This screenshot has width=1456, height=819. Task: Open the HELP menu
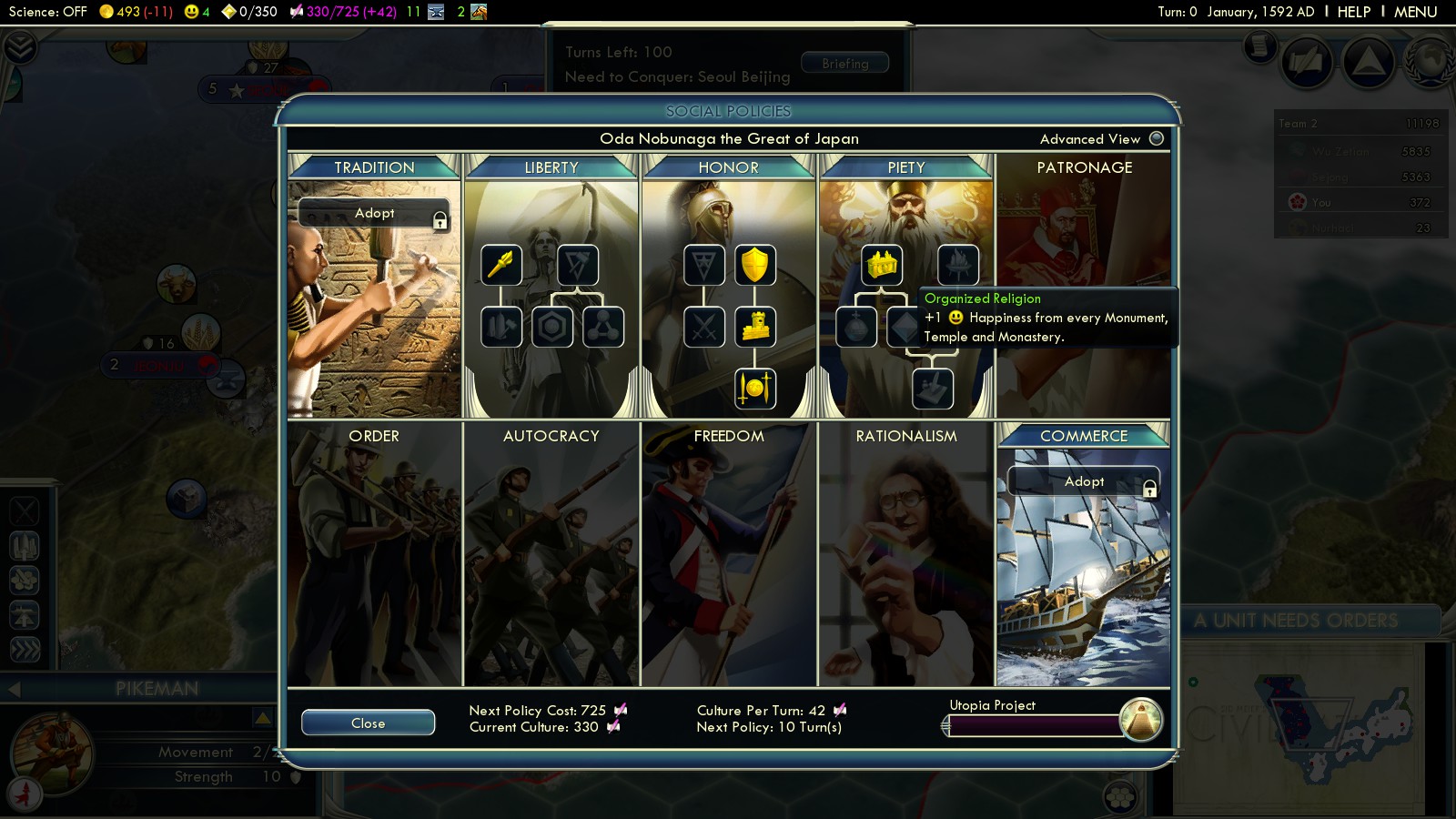[1353, 12]
